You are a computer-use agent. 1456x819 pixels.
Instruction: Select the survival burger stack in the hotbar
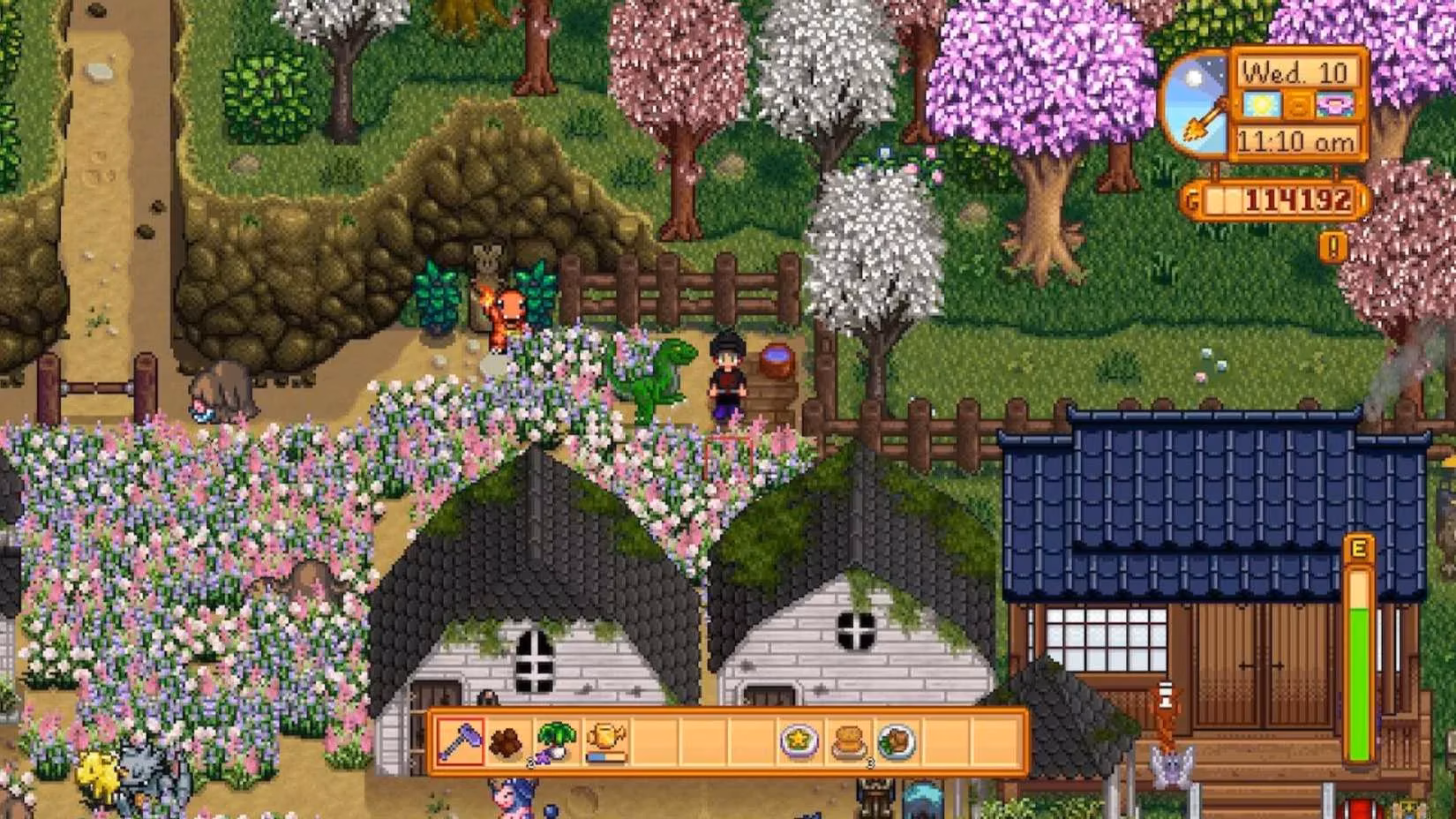848,739
